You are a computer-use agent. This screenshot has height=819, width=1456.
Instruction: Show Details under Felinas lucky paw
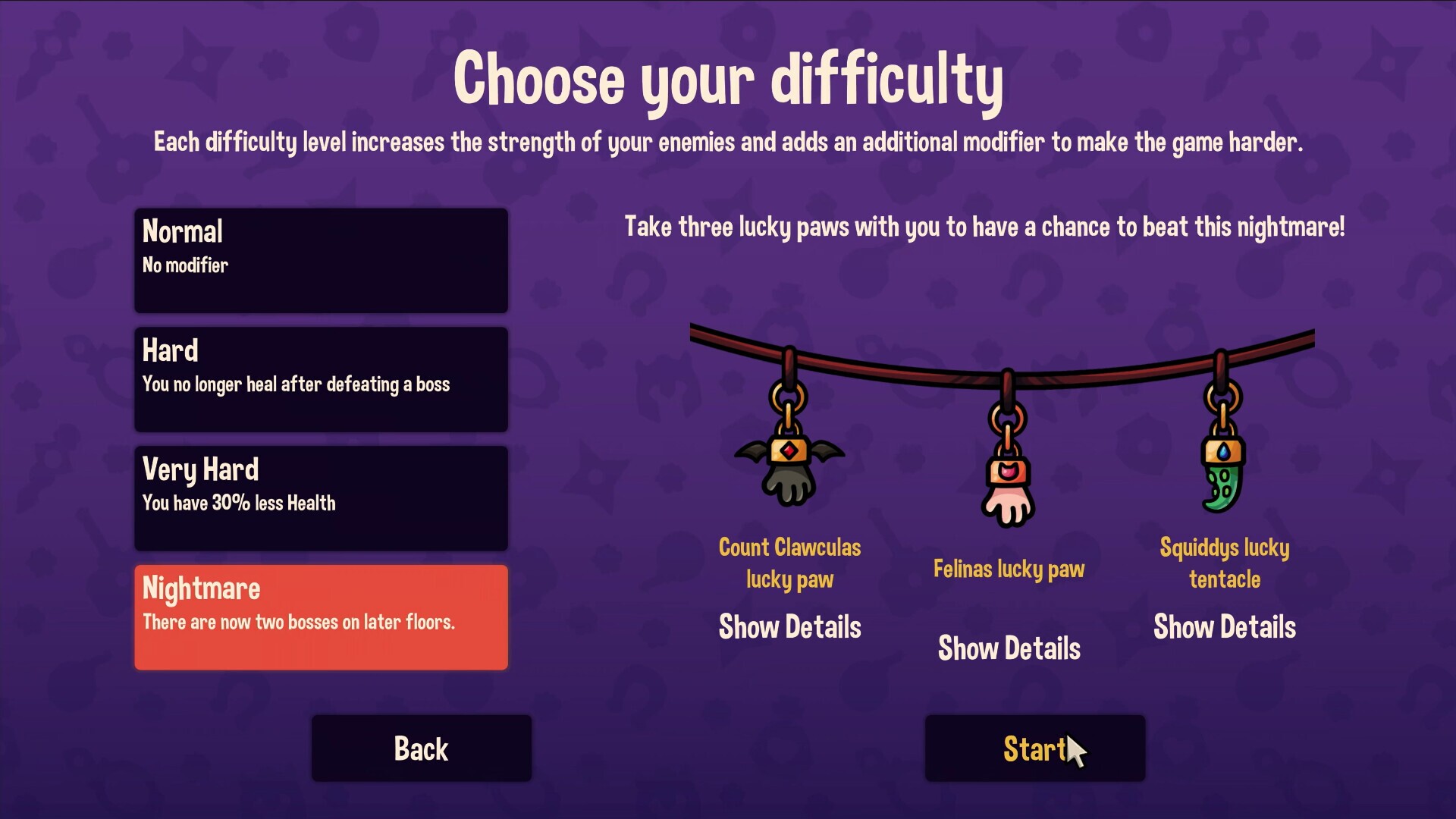click(x=1009, y=648)
